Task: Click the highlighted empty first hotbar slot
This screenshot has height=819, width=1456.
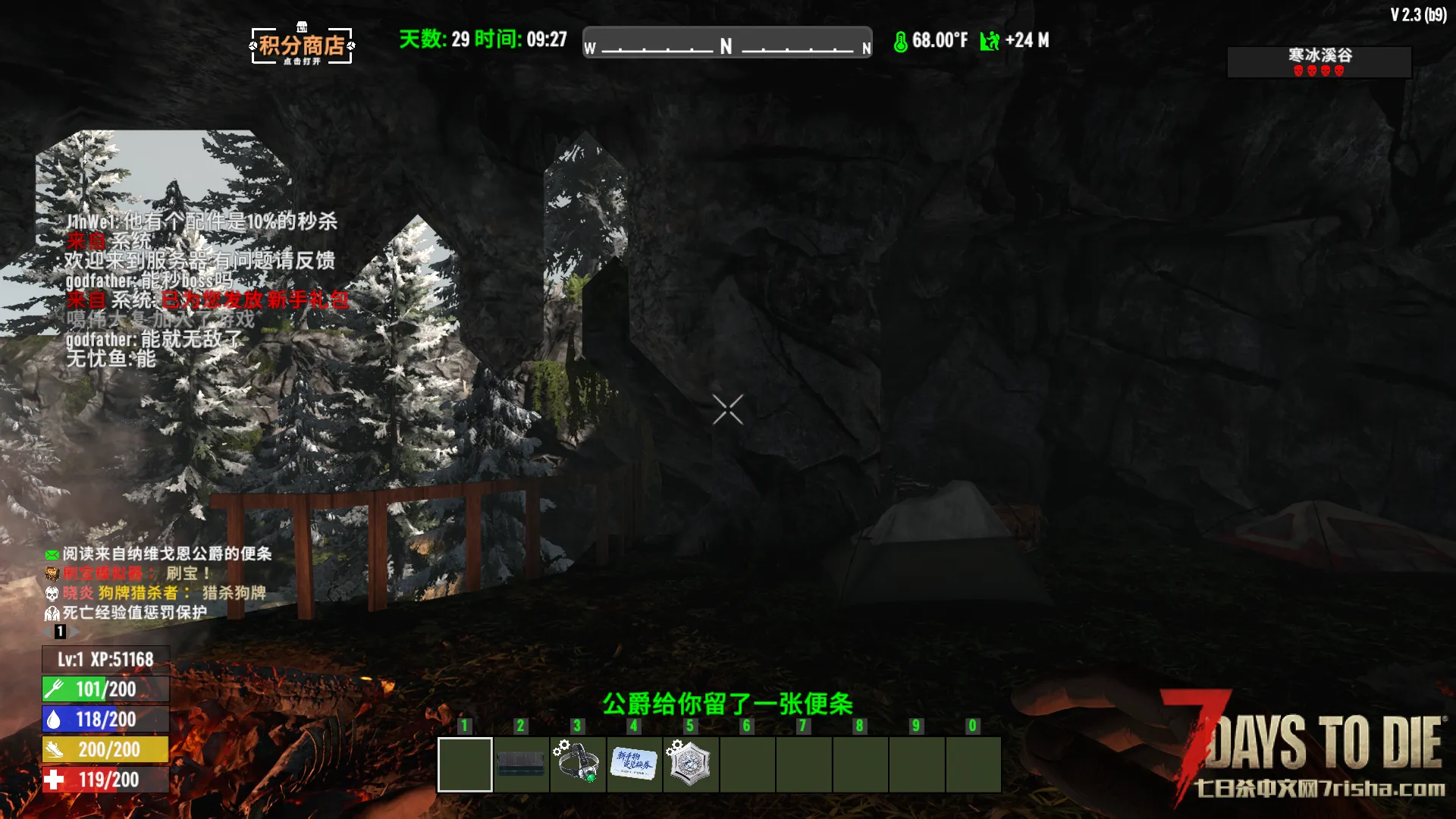Action: (465, 764)
